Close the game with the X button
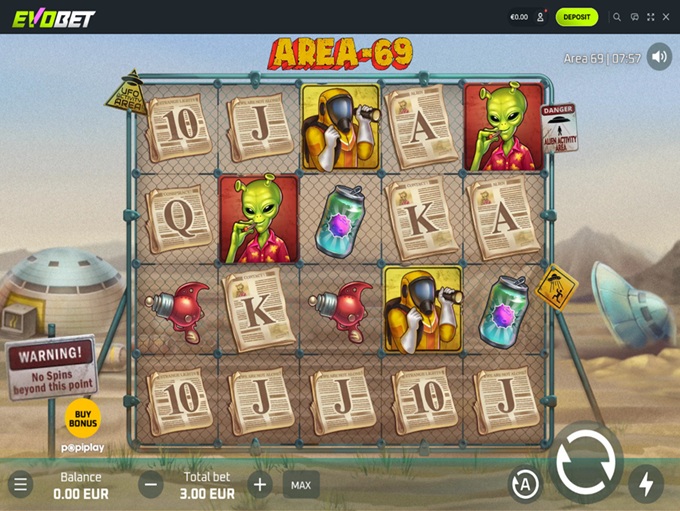Screen dimensions: 680x511 point(667,17)
